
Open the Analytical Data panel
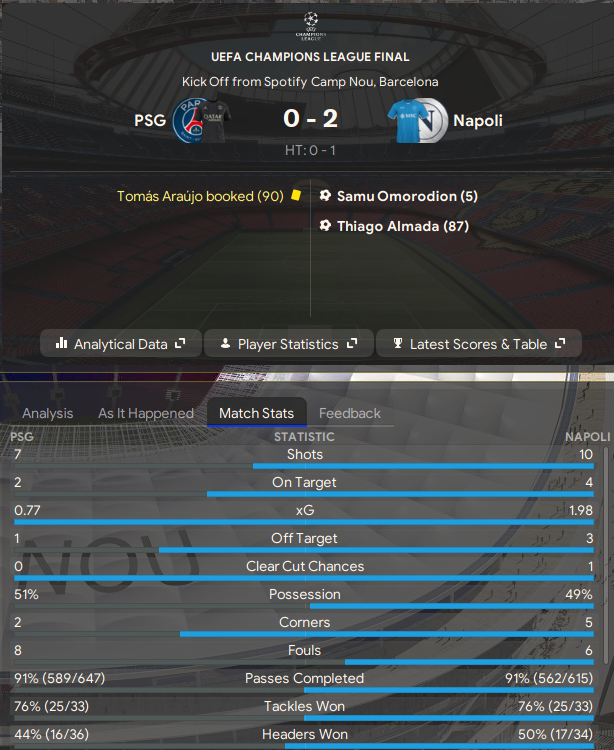click(x=120, y=344)
